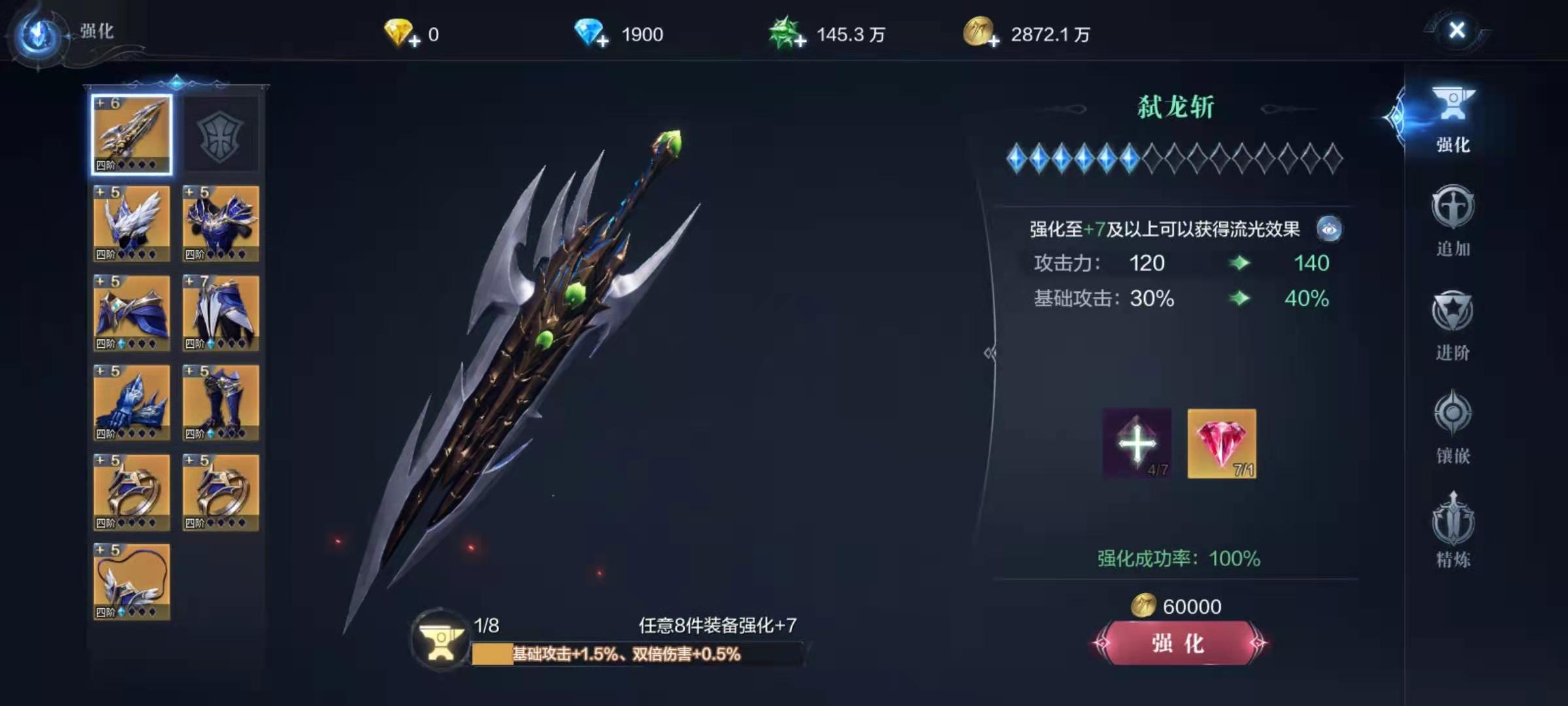Select the +5 helmet equipment thumbnail
The image size is (1568, 706).
132,224
